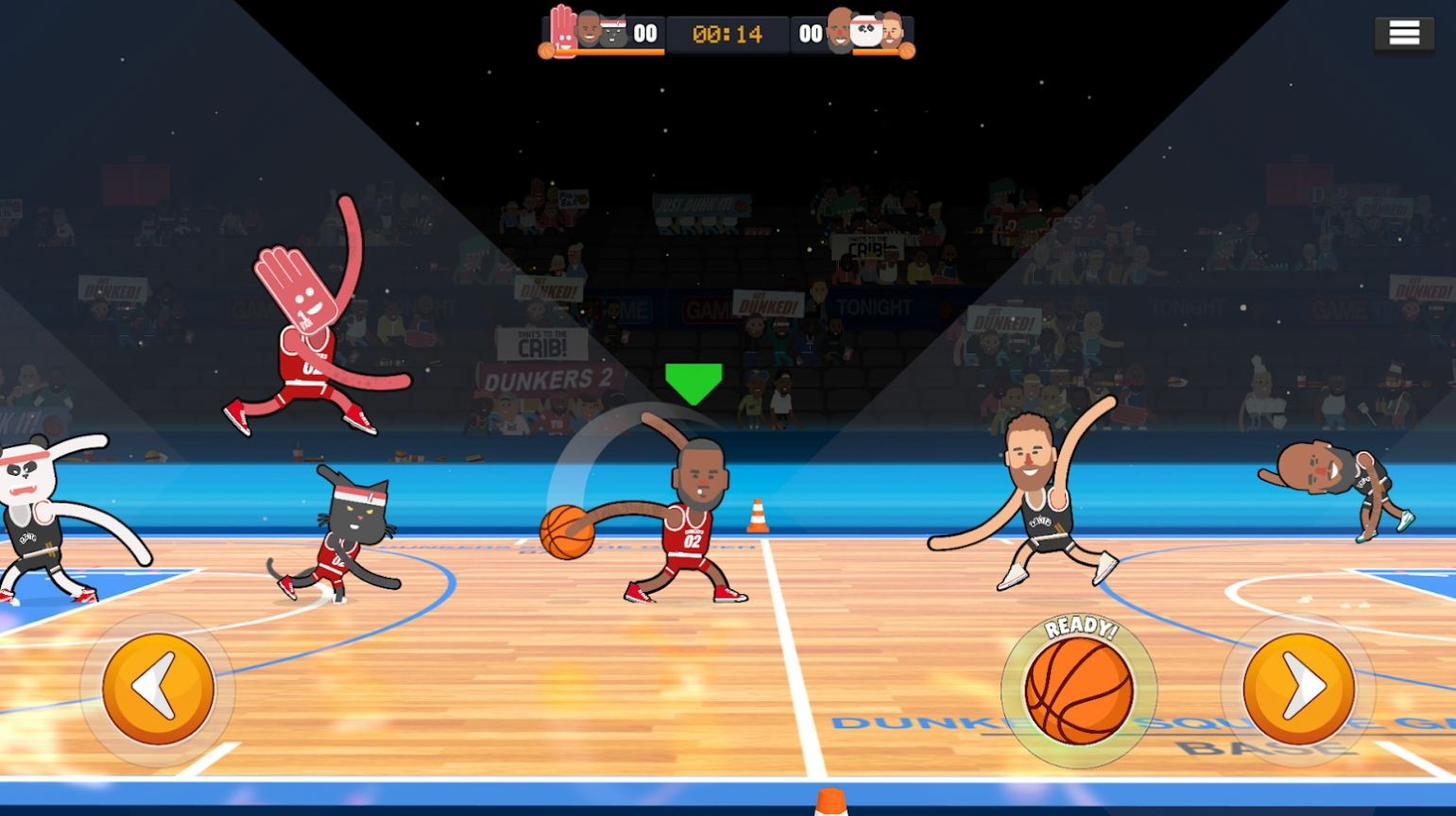Click the orange traffic cone near mid-court

tap(756, 515)
